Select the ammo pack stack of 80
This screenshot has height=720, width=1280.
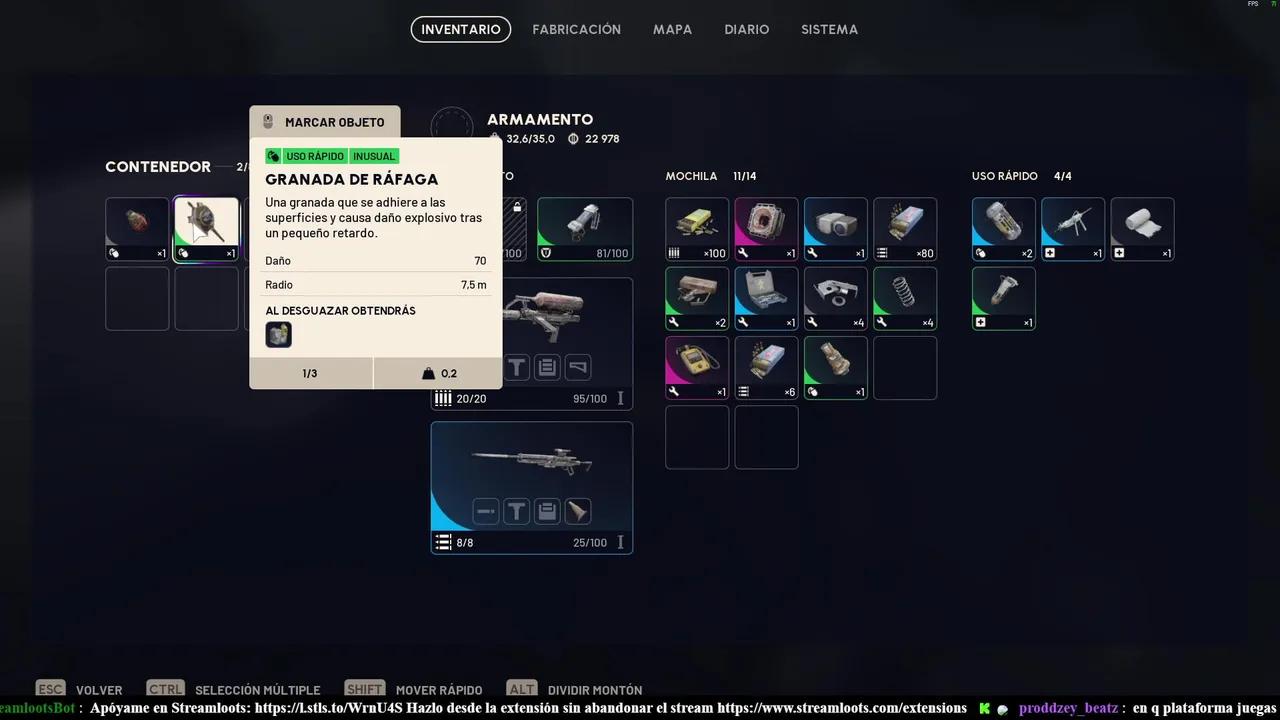coord(905,229)
